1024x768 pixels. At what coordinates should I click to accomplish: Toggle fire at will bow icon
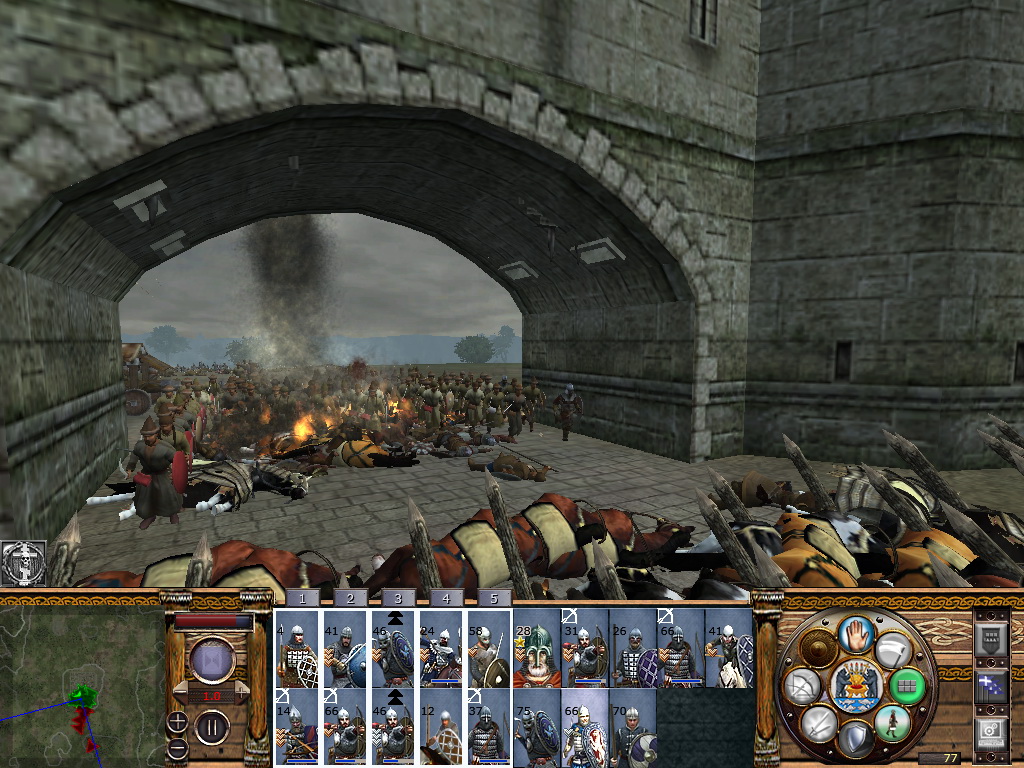[x=801, y=686]
